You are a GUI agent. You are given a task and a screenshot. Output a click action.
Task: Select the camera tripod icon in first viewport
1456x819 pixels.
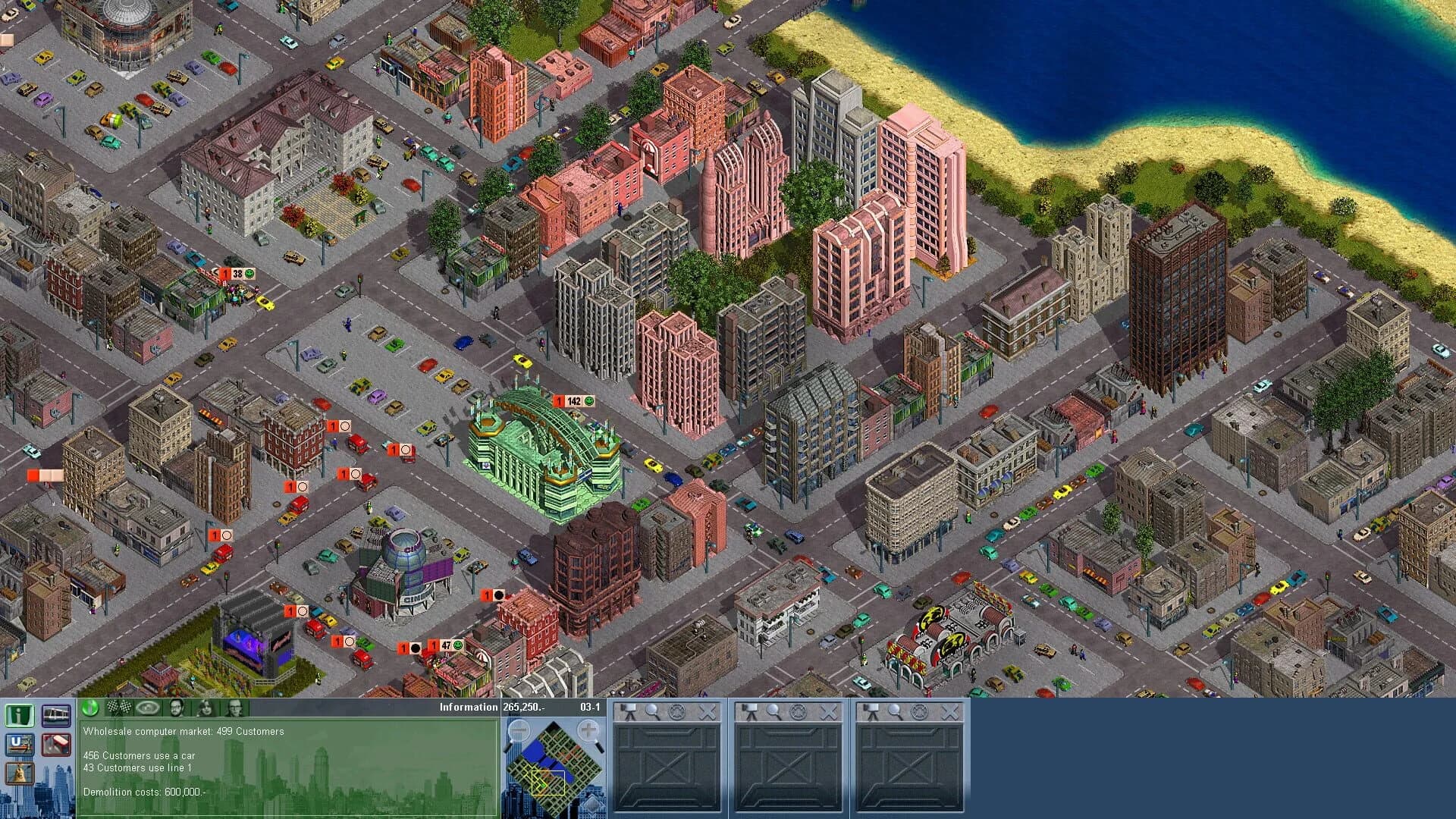(x=629, y=711)
